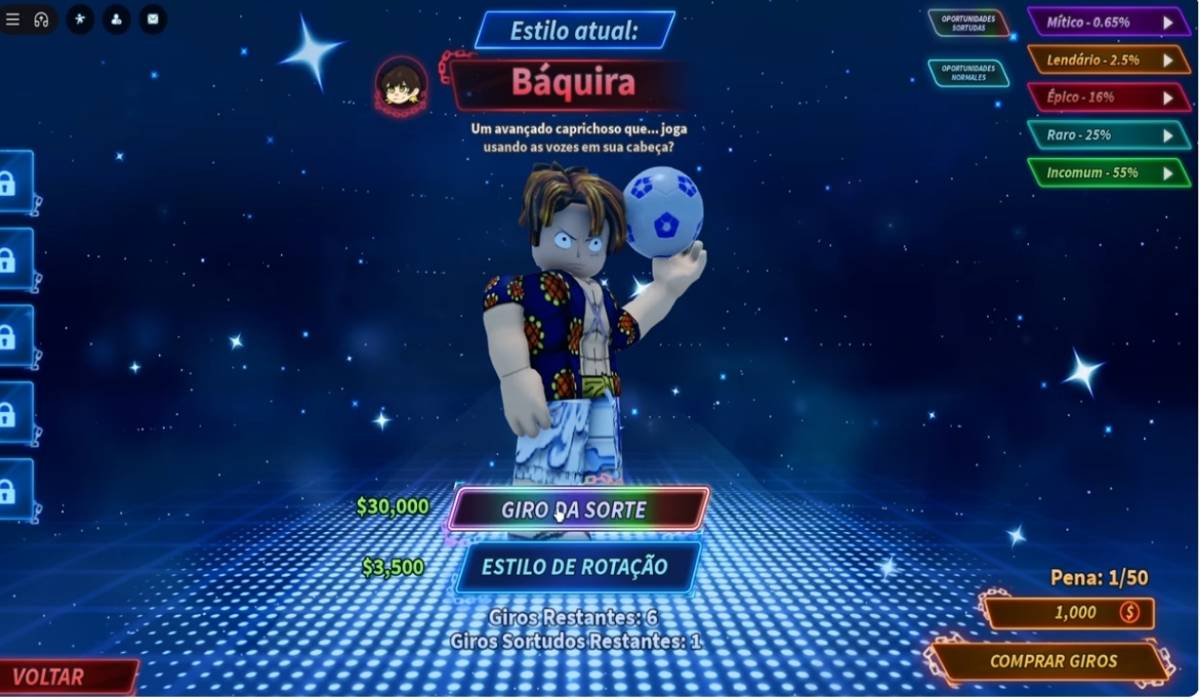Screen dimensions: 1200x700
Task: Click the headset icon
Action: 41,19
